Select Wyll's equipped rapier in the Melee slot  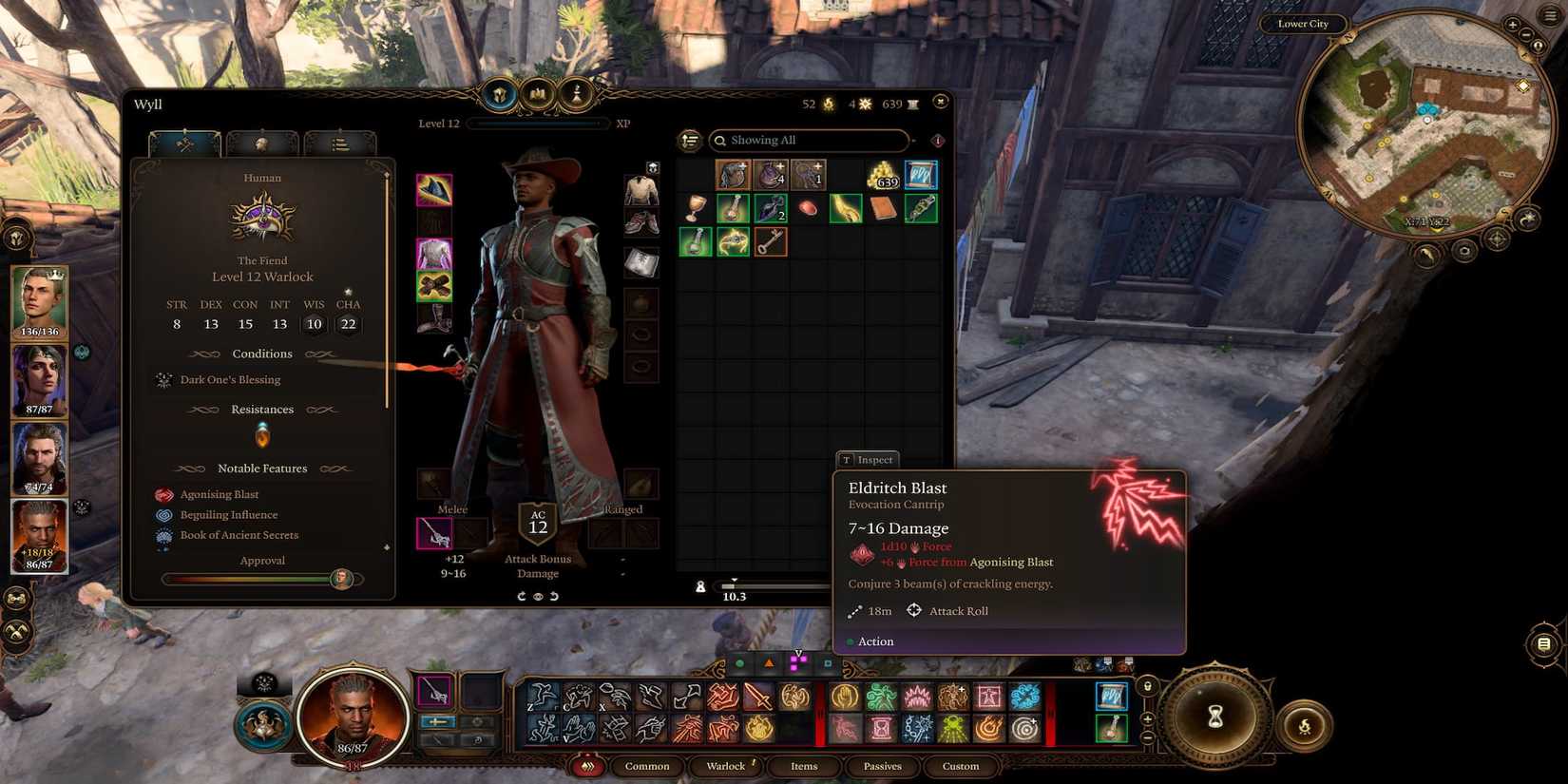click(436, 532)
